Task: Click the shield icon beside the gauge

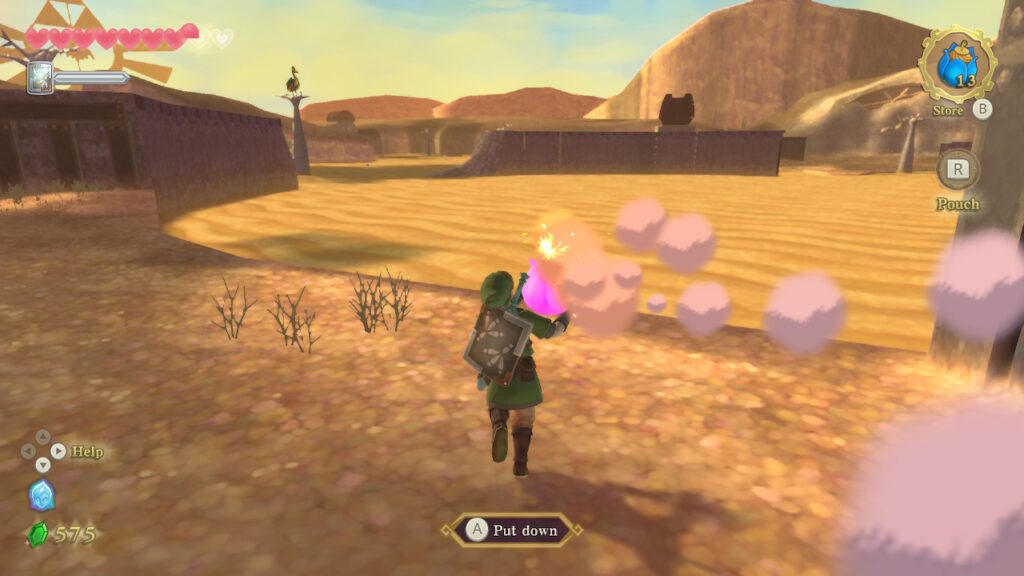Action: (x=40, y=77)
